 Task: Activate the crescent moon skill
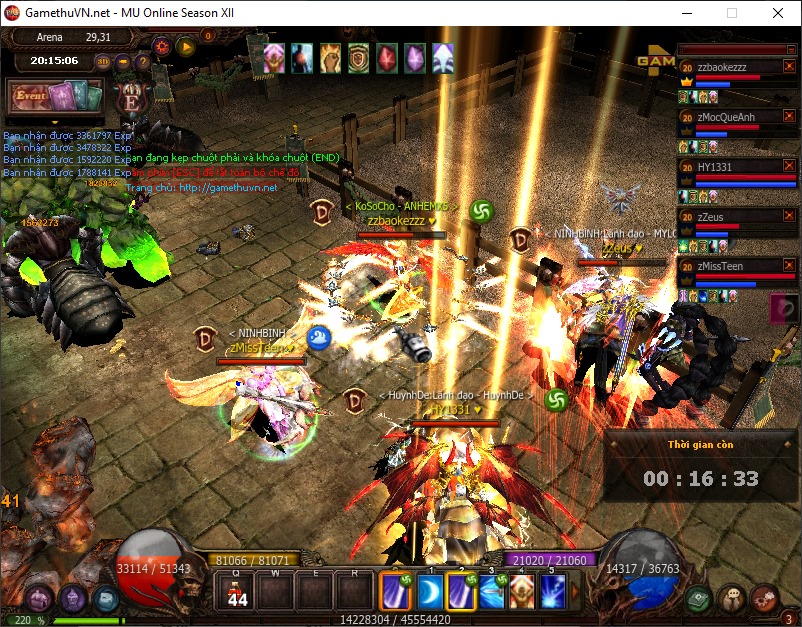[x=429, y=592]
